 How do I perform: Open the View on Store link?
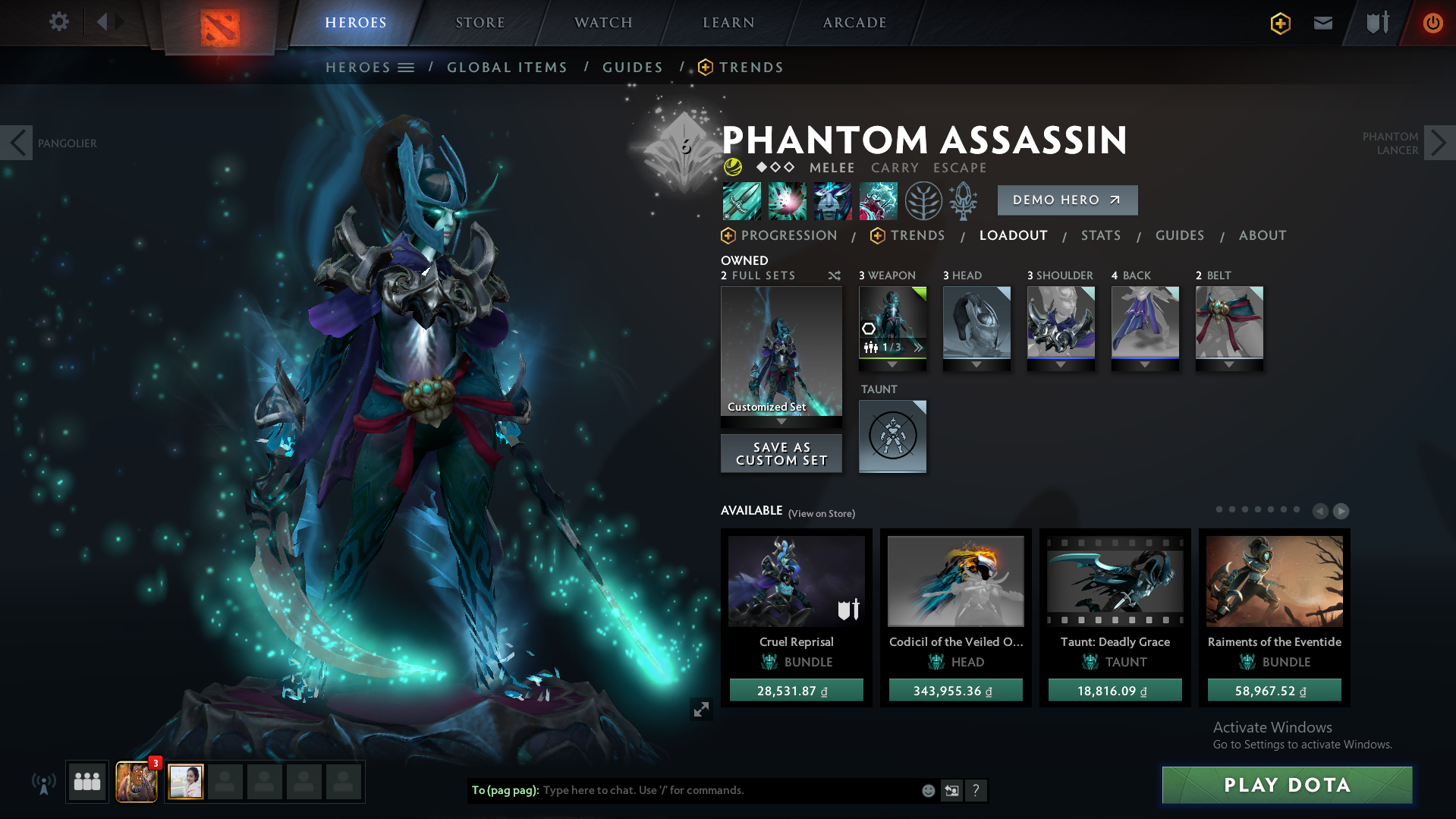[821, 513]
